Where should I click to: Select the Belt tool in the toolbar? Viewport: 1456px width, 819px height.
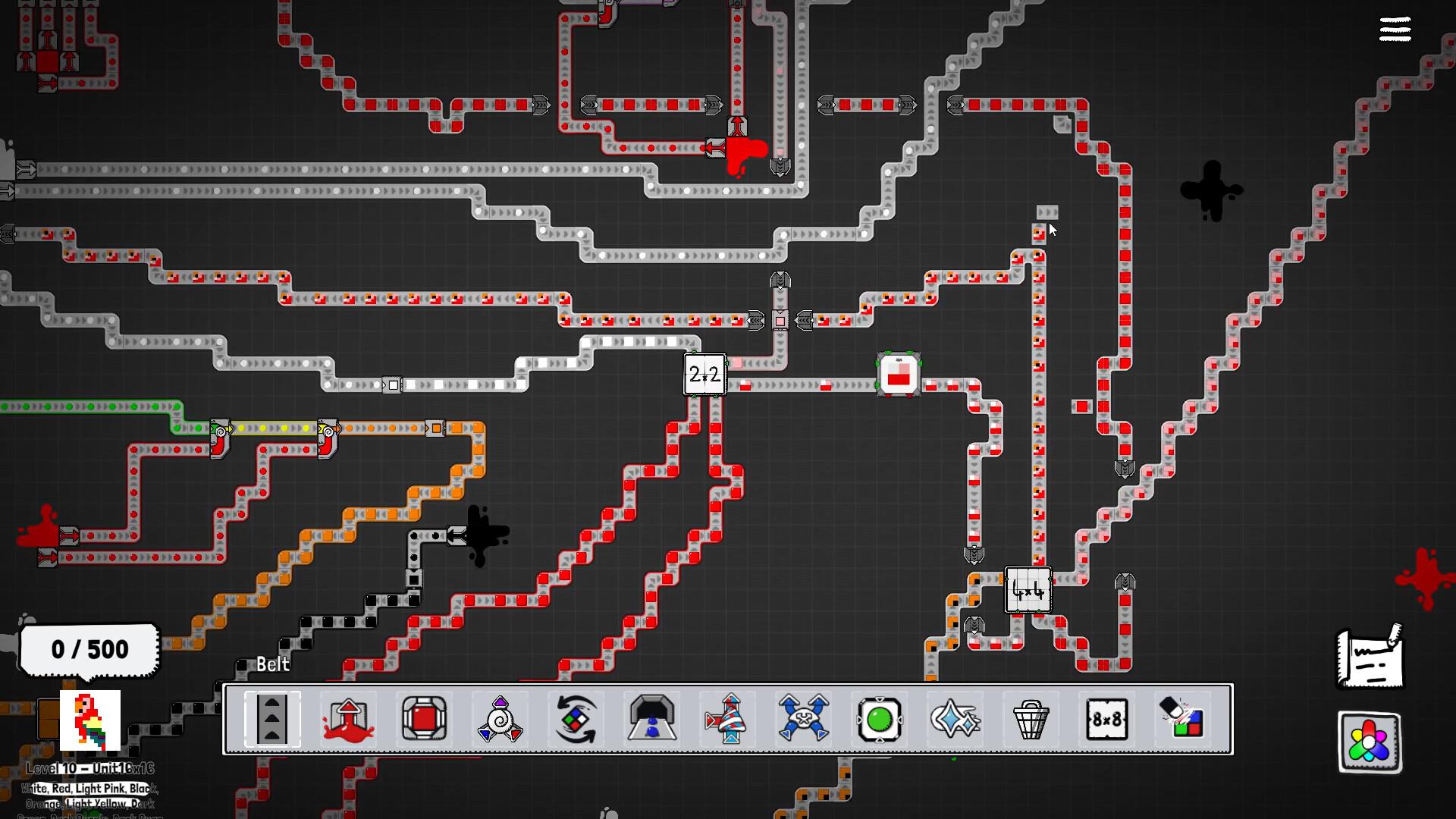pyautogui.click(x=272, y=720)
